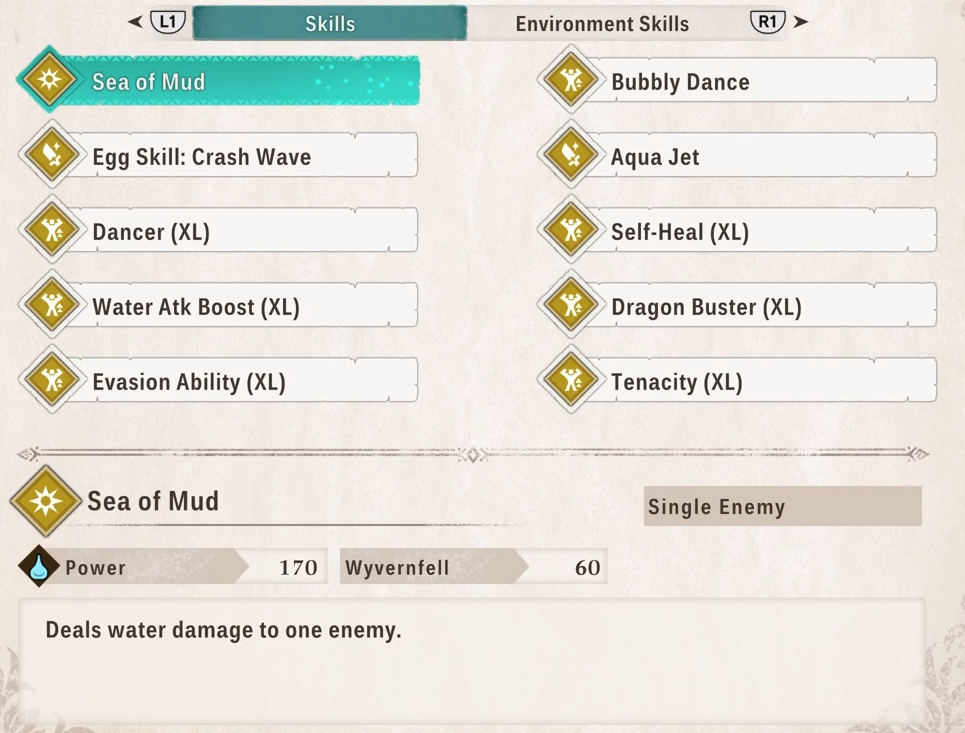This screenshot has height=733, width=965.
Task: Highlight Water Atk Boost (XL)
Action: (220, 306)
